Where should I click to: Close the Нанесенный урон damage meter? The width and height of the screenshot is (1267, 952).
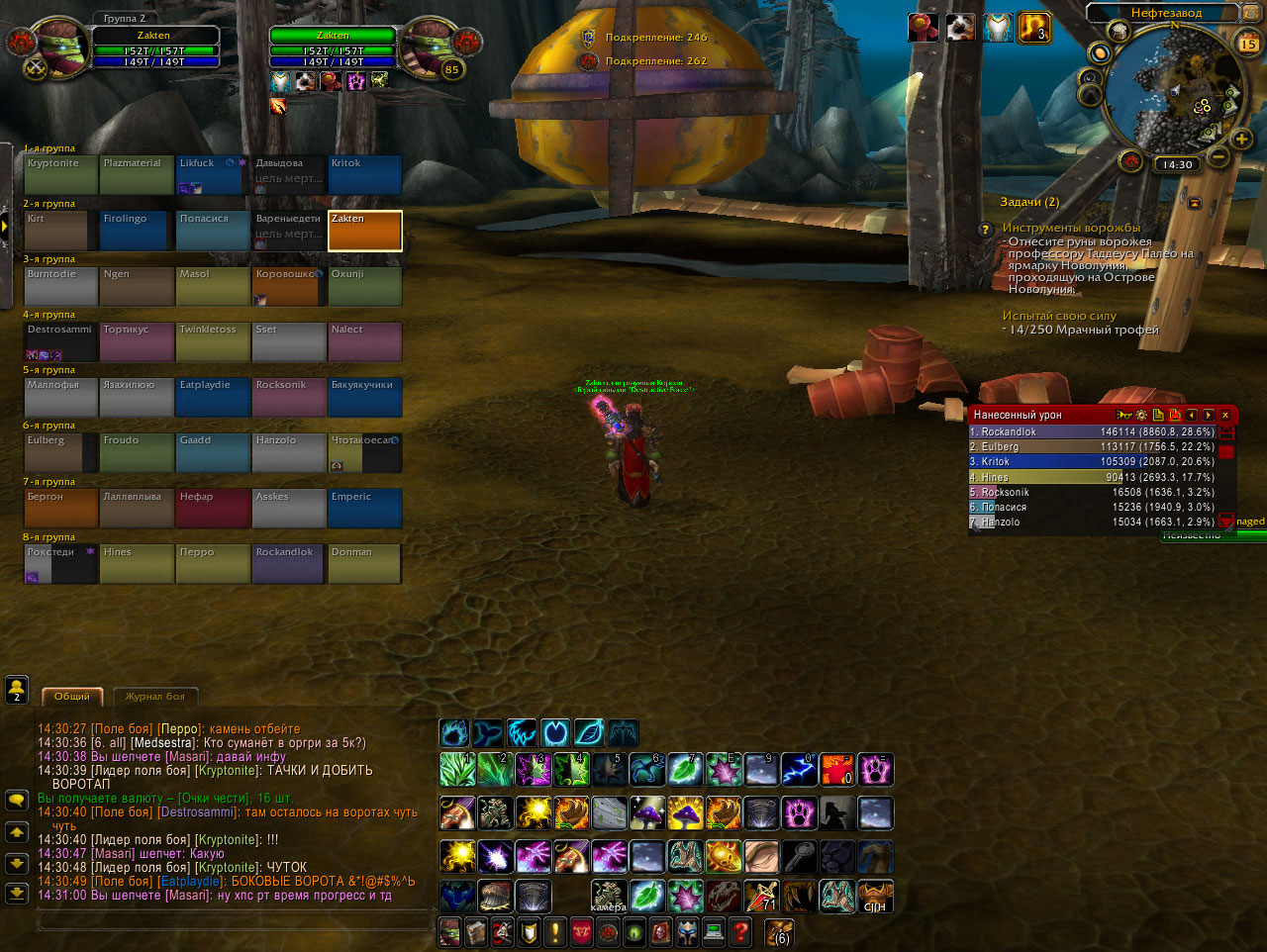point(1225,415)
